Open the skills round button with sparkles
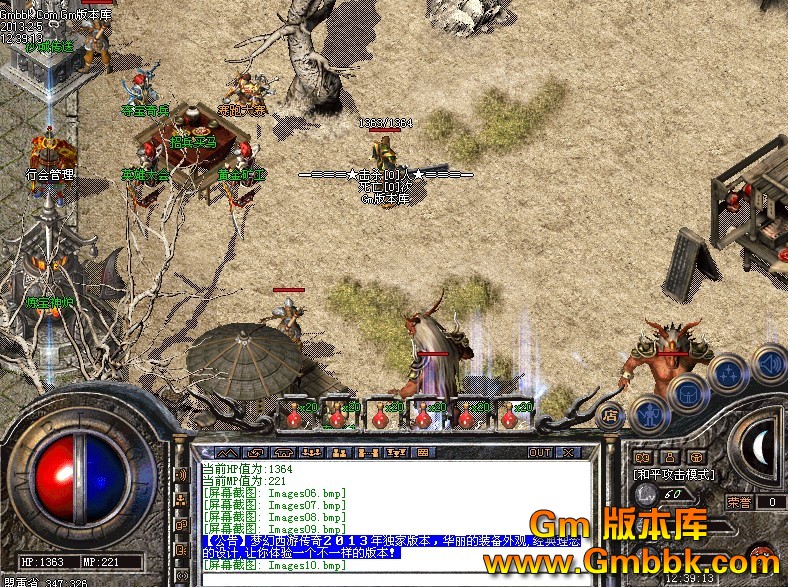This screenshot has height=587, width=788. 727,372
